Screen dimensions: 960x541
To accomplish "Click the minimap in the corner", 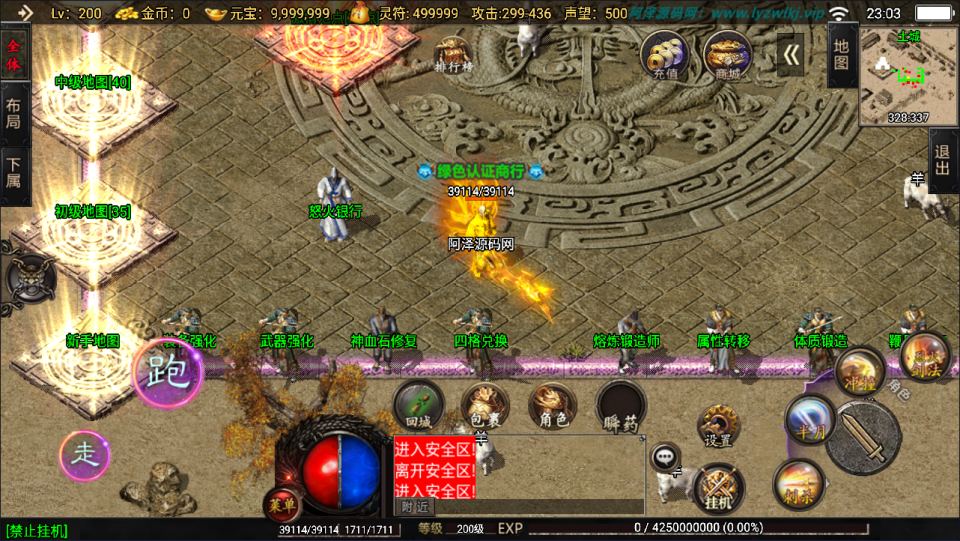I will click(908, 76).
